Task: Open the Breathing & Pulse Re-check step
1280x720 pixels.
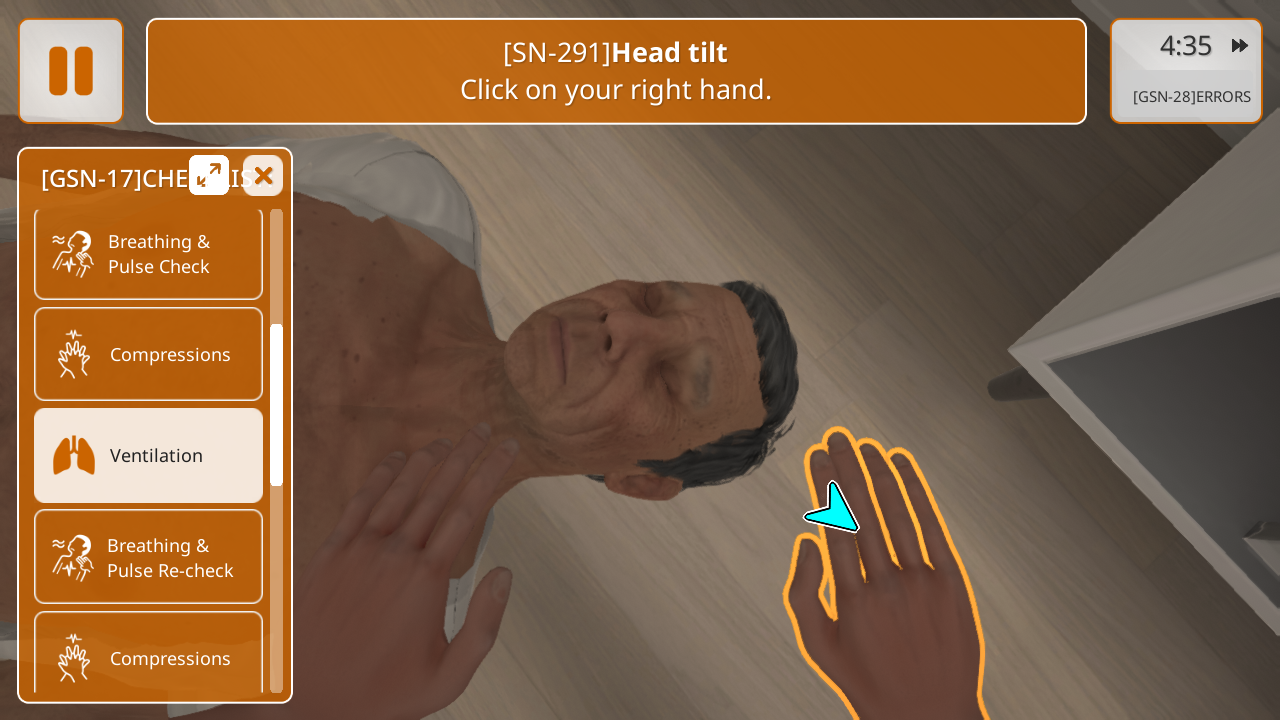Action: [149, 557]
